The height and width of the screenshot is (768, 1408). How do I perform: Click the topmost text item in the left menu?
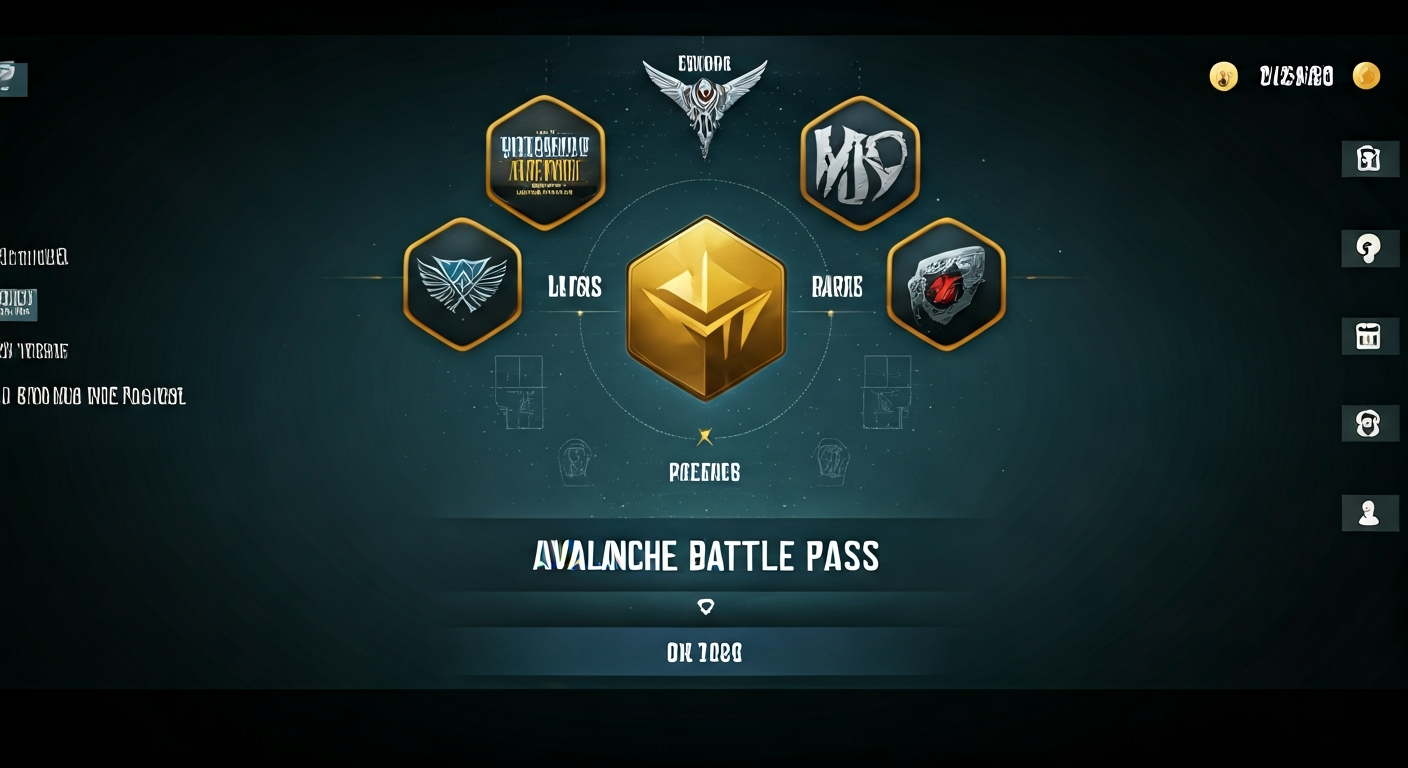point(35,257)
